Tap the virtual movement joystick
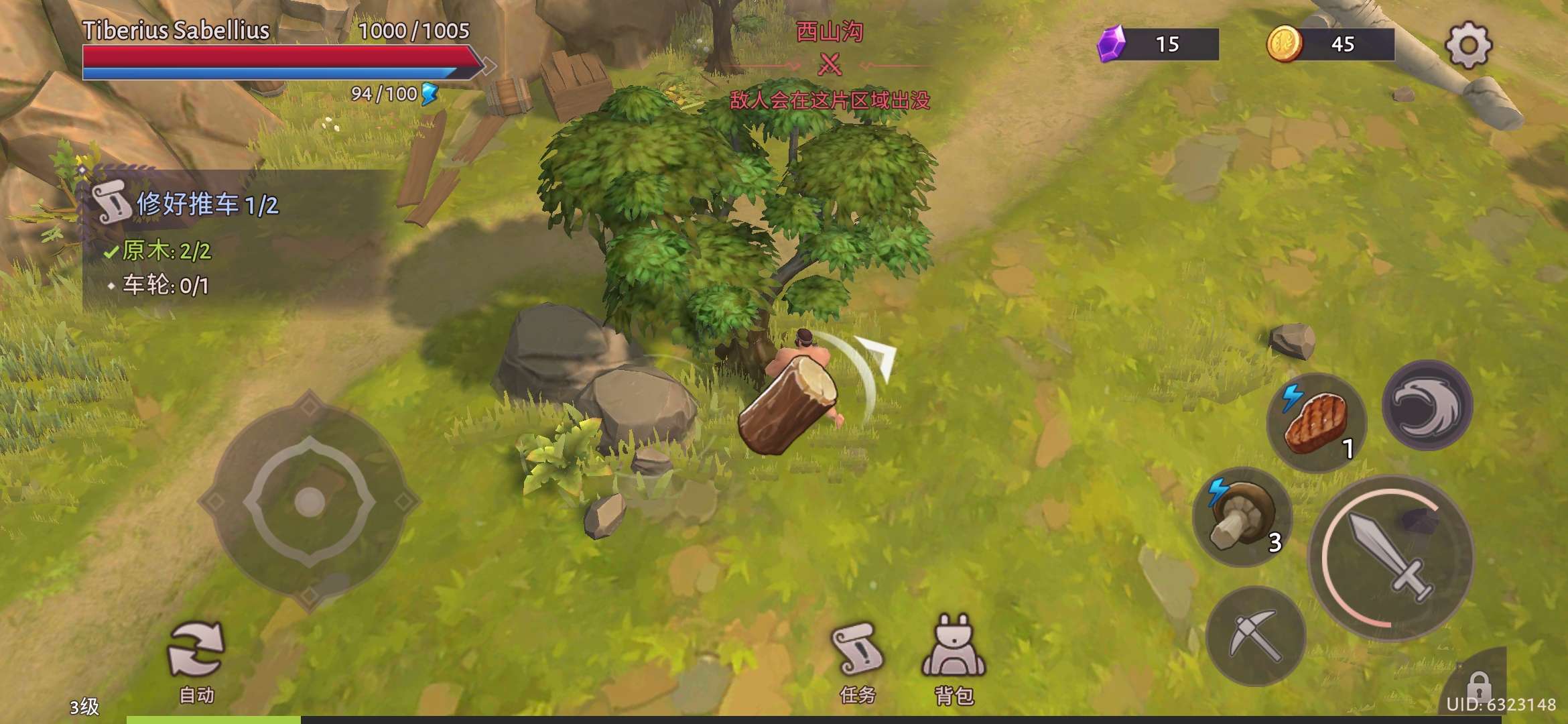This screenshot has height=724, width=1568. [x=309, y=501]
